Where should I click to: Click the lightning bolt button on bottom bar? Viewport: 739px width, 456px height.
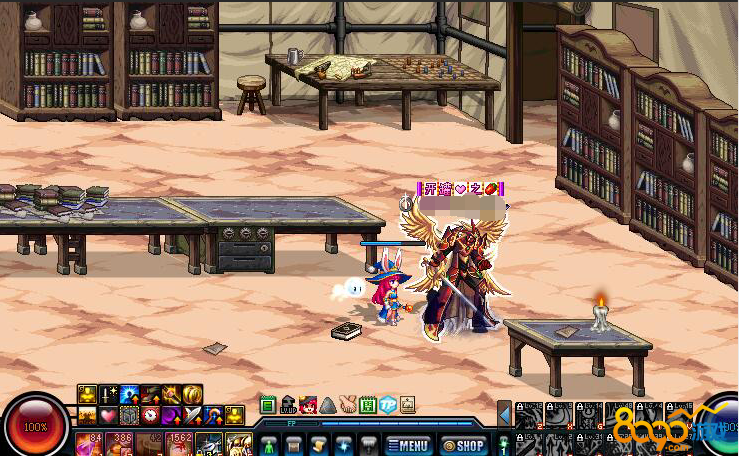343,444
